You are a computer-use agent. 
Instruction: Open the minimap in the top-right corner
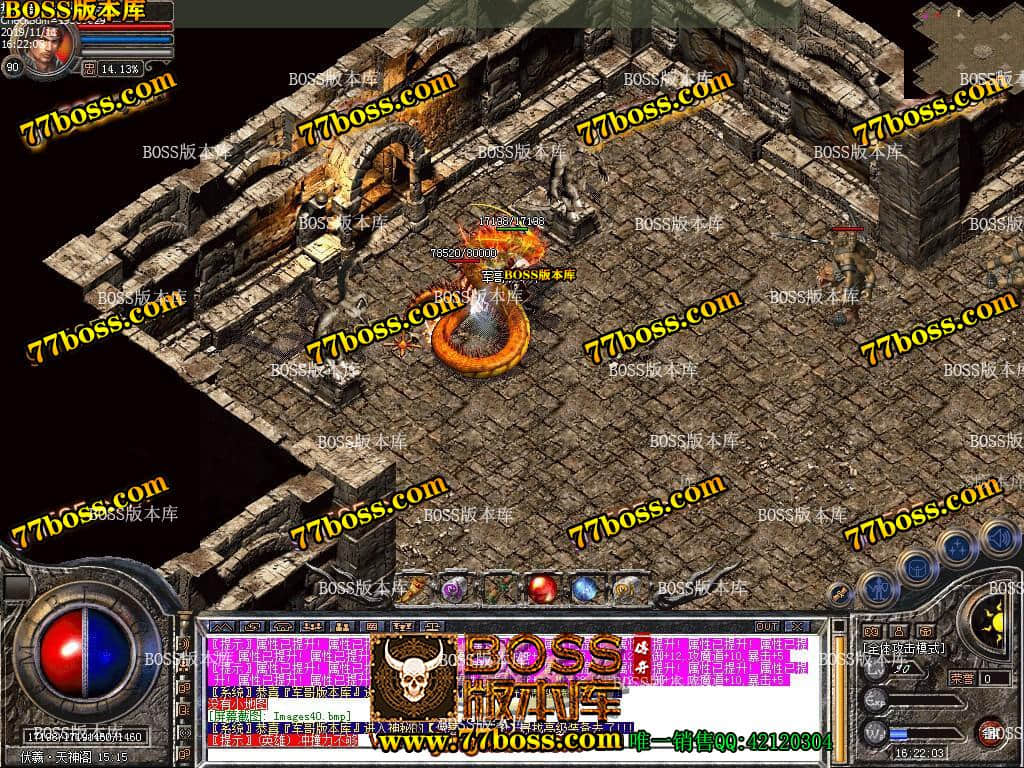963,47
